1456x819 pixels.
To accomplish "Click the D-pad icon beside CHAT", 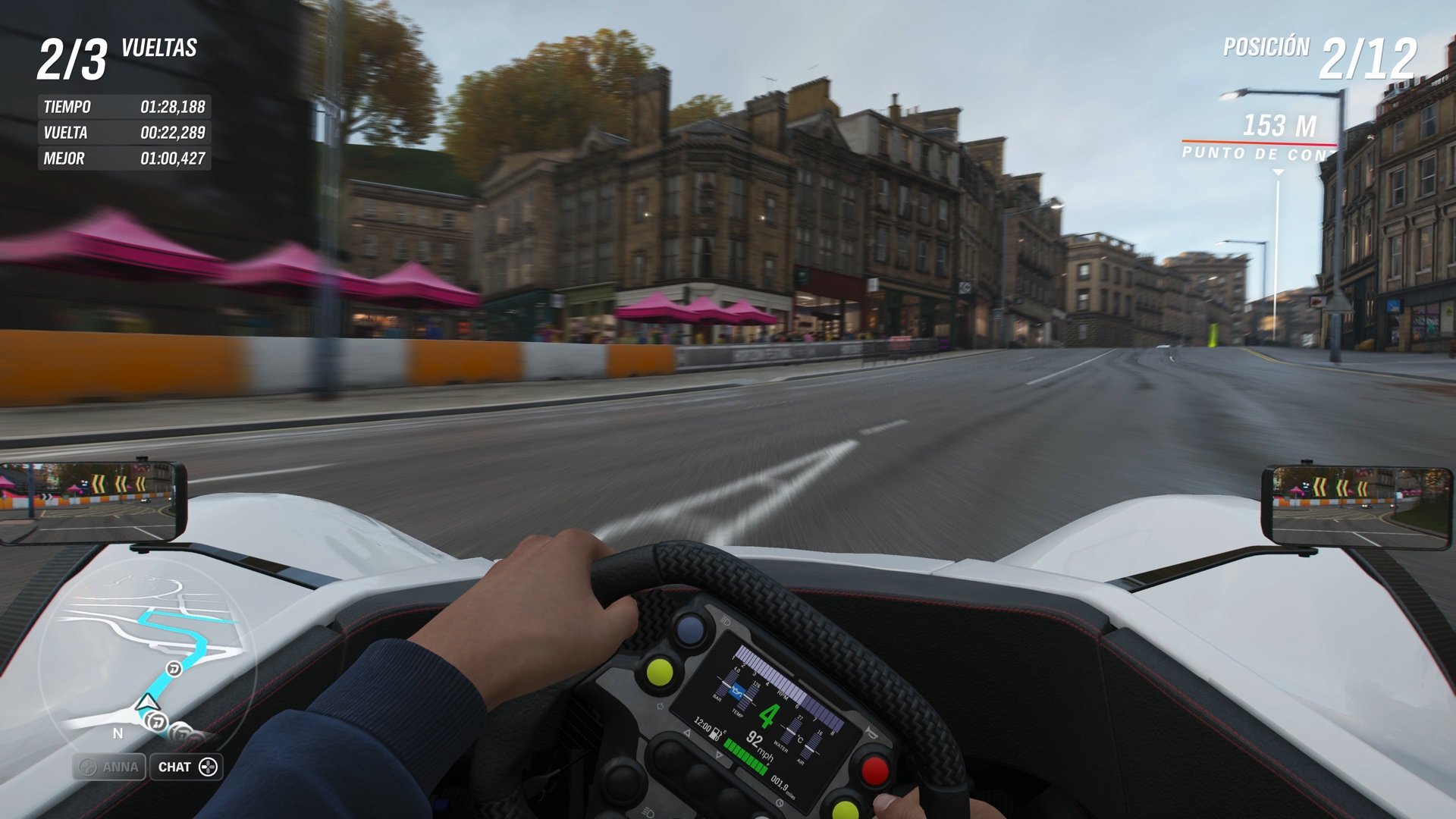I will pos(207,767).
